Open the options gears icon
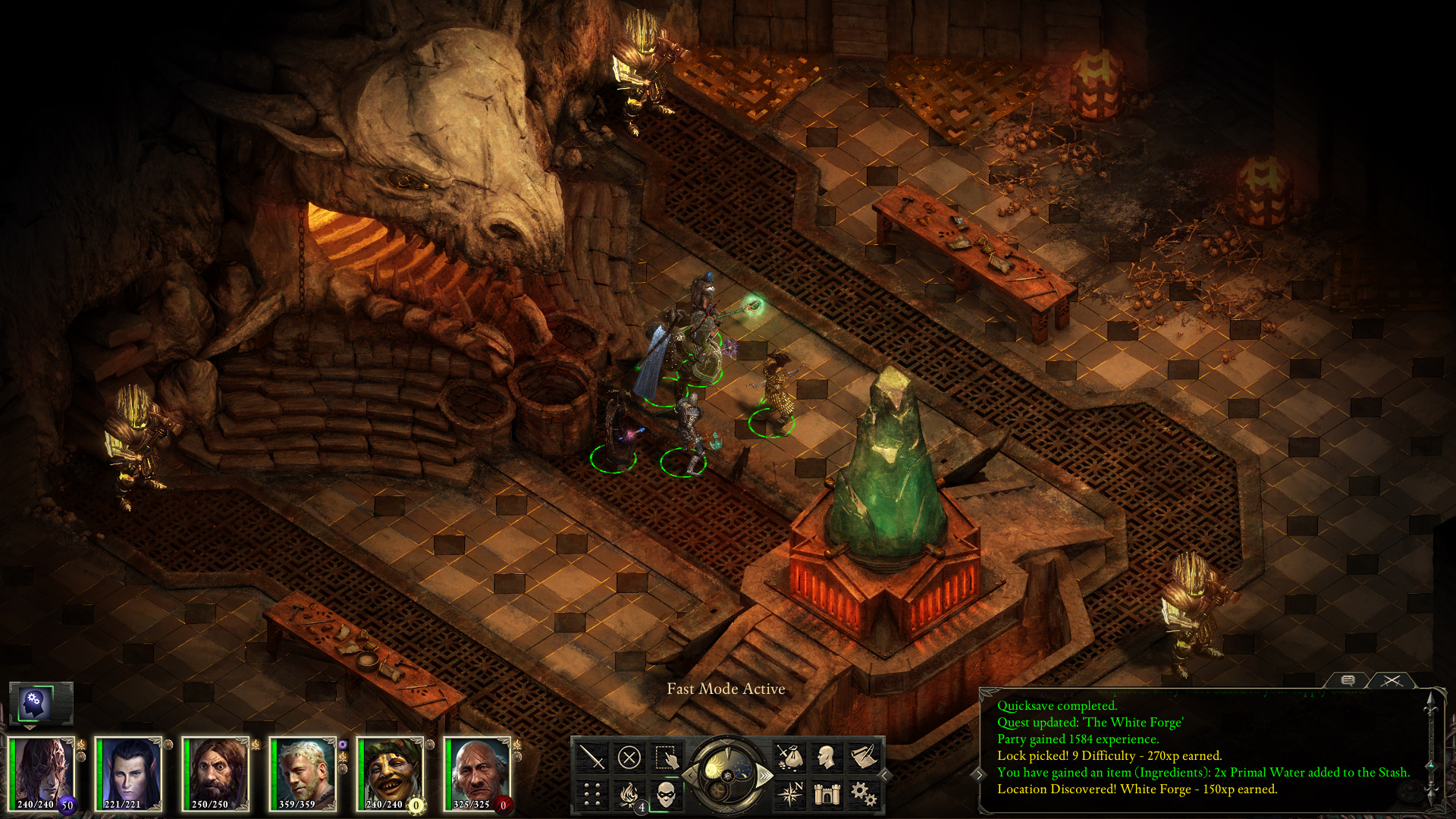Image resolution: width=1456 pixels, height=819 pixels. [864, 794]
